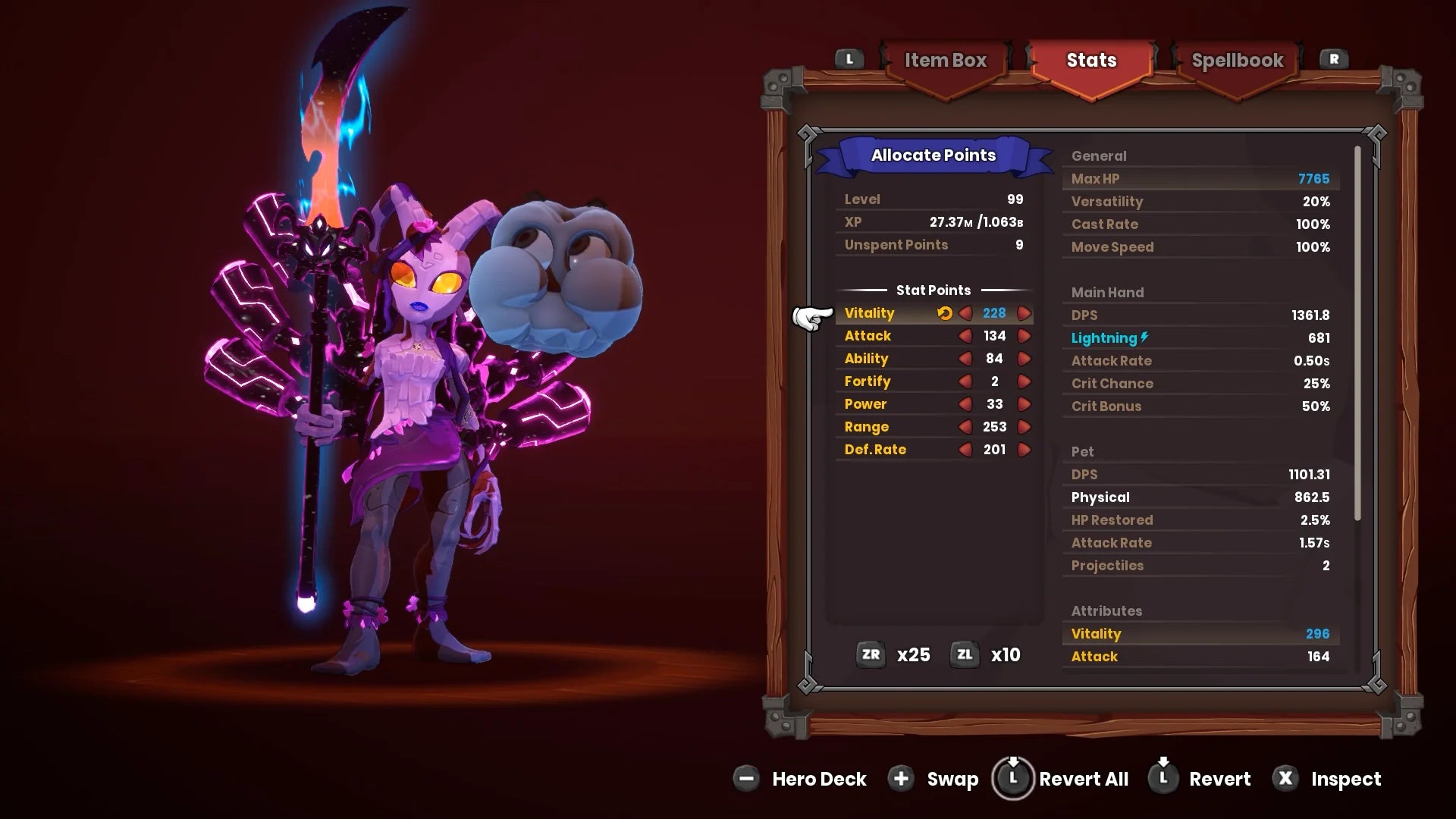The image size is (1456, 819).
Task: Open the Spellbook tab
Action: (1237, 61)
